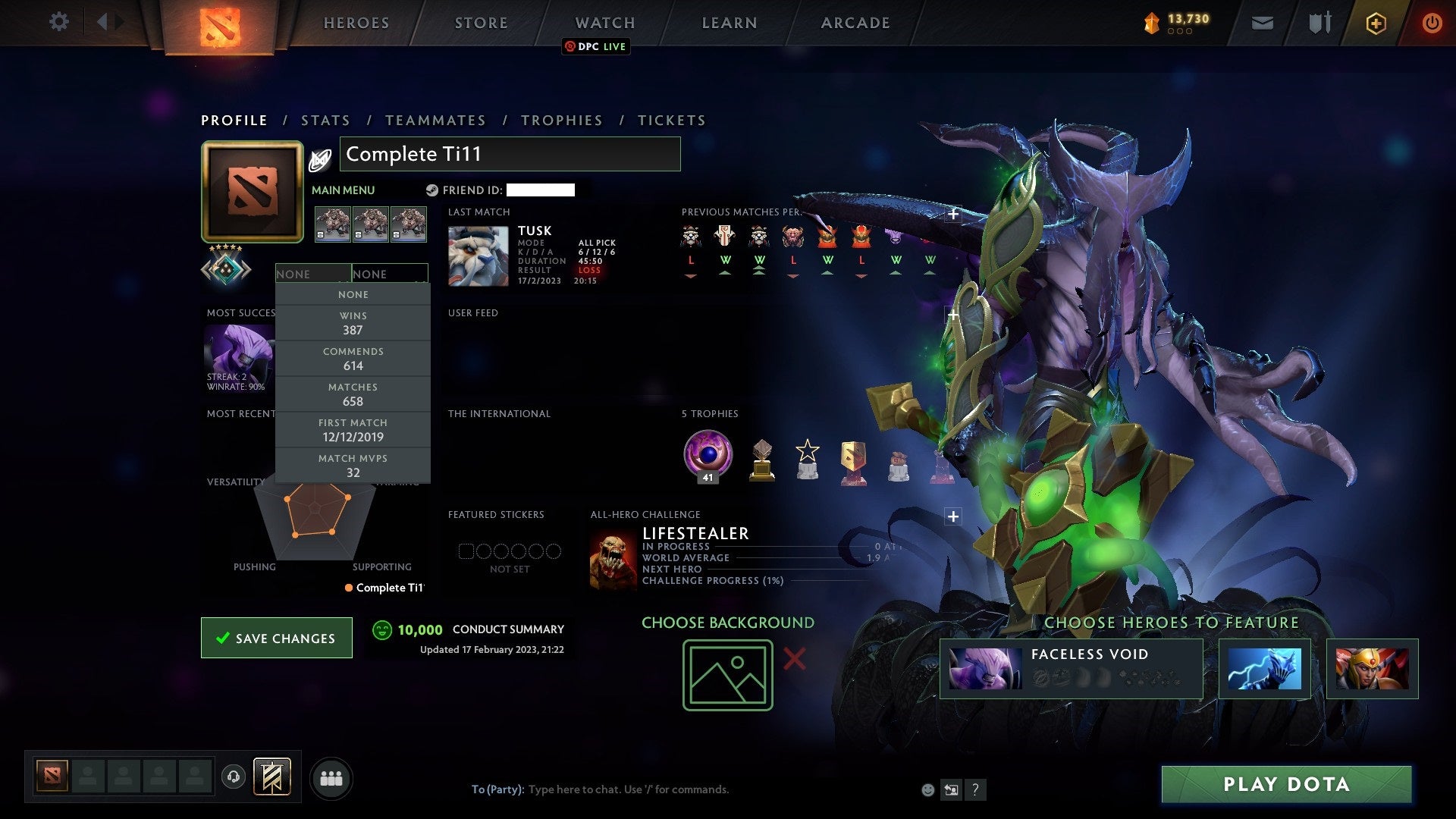Select WINS from the open stat dropdown
This screenshot has height=819, width=1456.
(353, 323)
